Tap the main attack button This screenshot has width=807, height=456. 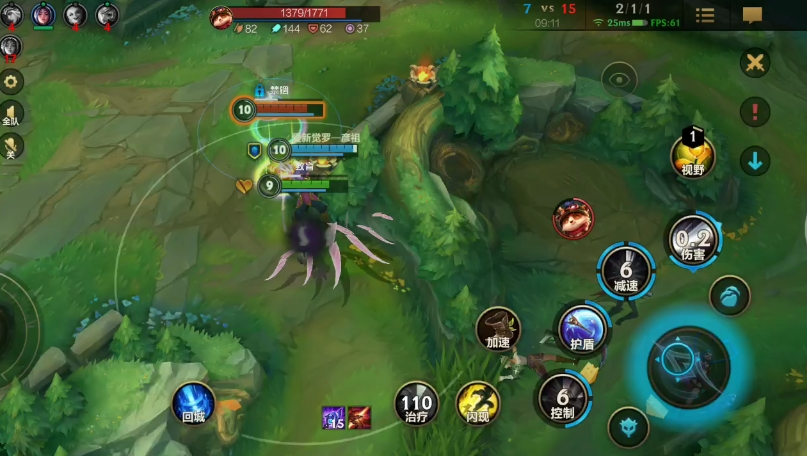[688, 366]
